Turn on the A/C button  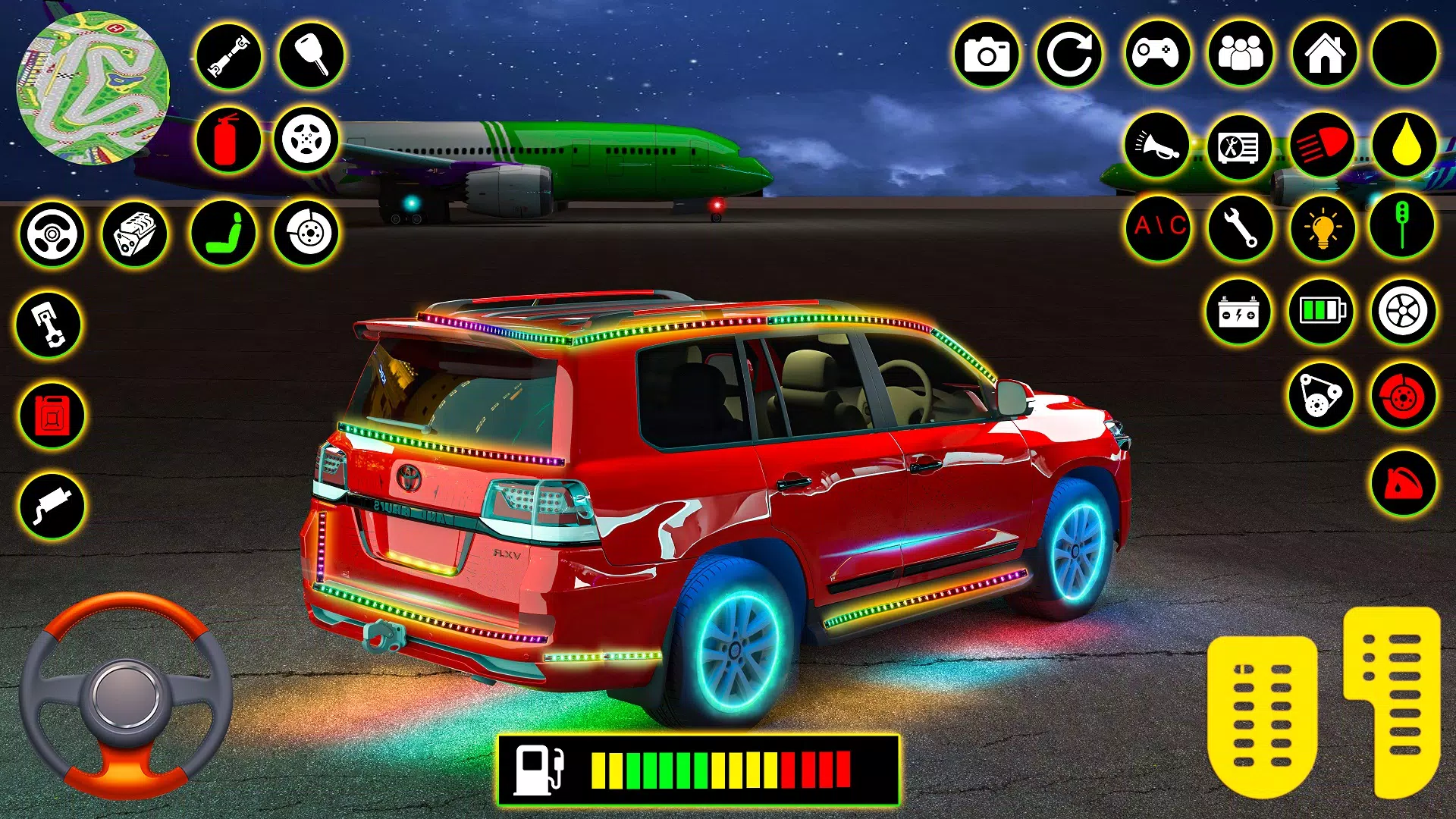click(x=1158, y=227)
